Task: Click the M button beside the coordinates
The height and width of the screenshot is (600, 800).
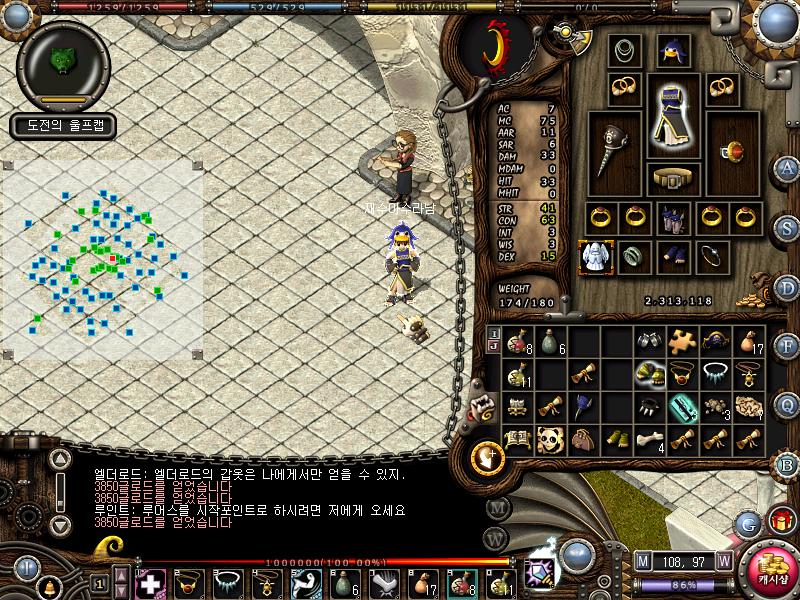Action: point(645,560)
